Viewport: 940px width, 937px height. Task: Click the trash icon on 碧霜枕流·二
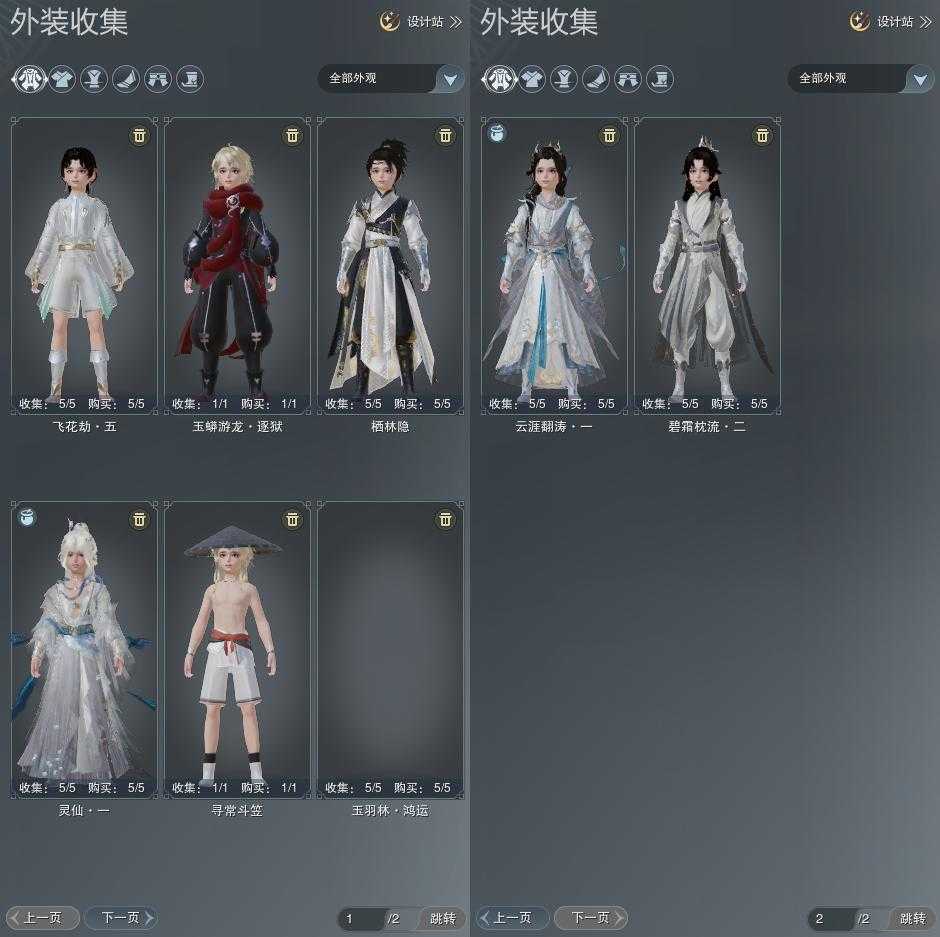[x=762, y=135]
